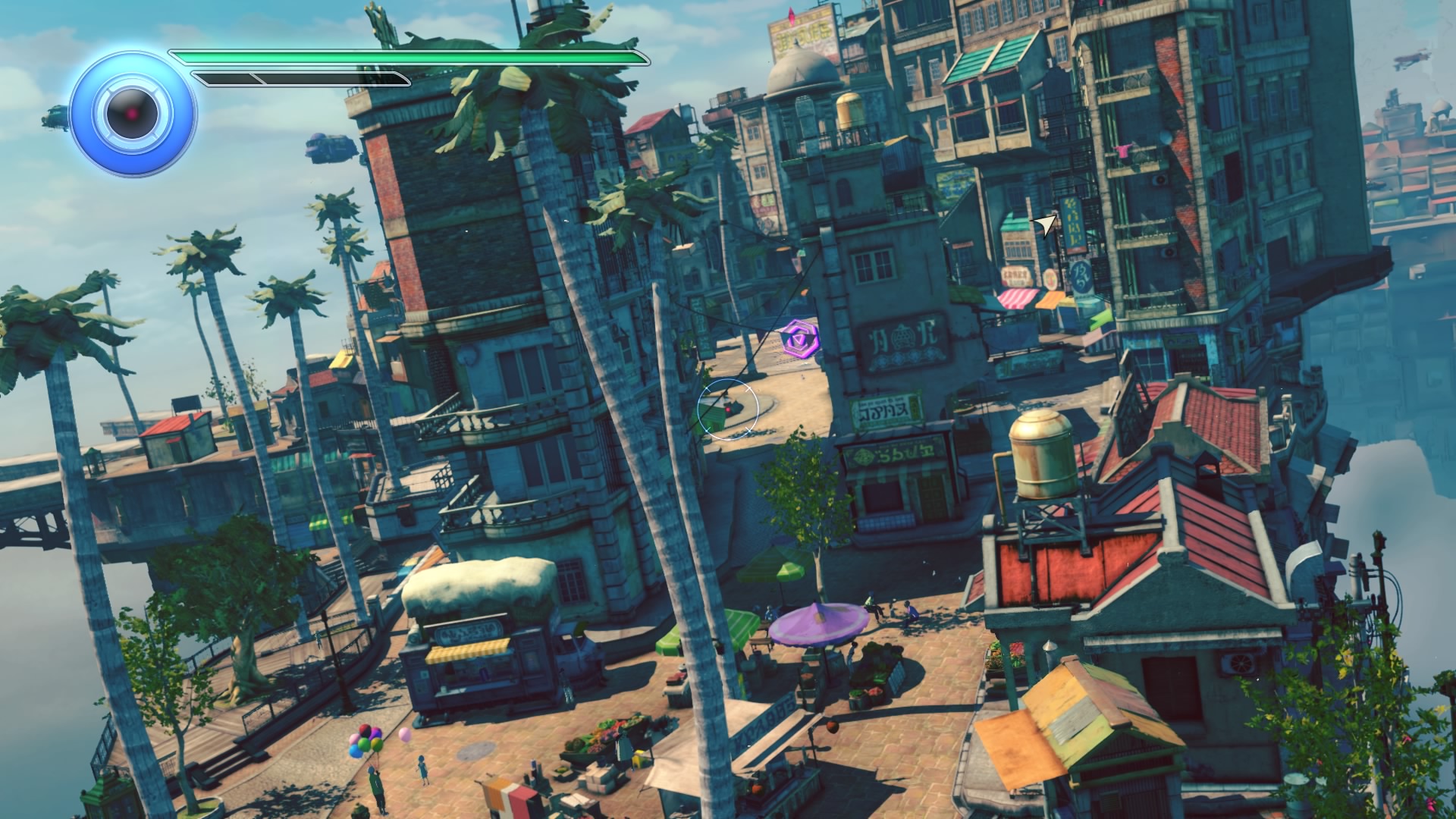Screen dimensions: 1456x819
Task: Click the blue gravity gauge orb
Action: [x=133, y=114]
